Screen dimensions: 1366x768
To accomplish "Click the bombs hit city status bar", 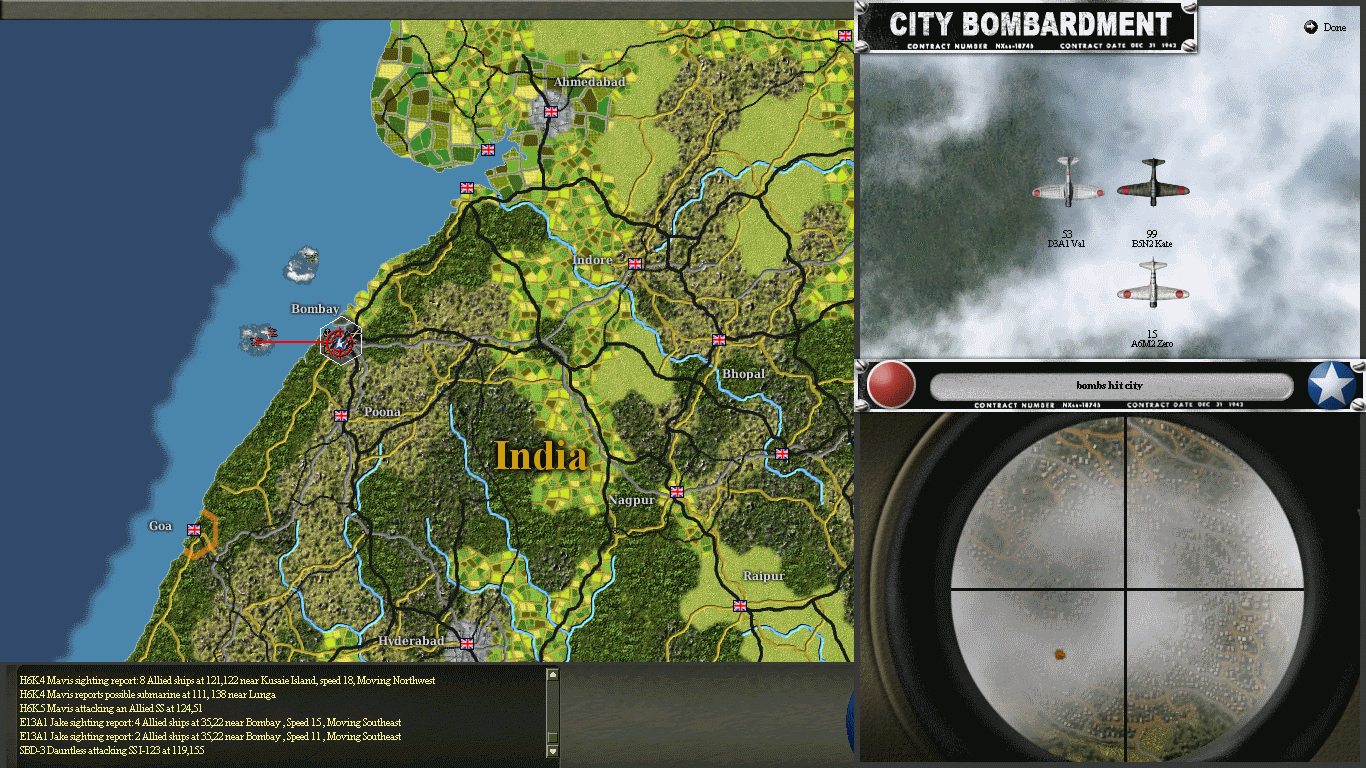I will pos(1110,387).
